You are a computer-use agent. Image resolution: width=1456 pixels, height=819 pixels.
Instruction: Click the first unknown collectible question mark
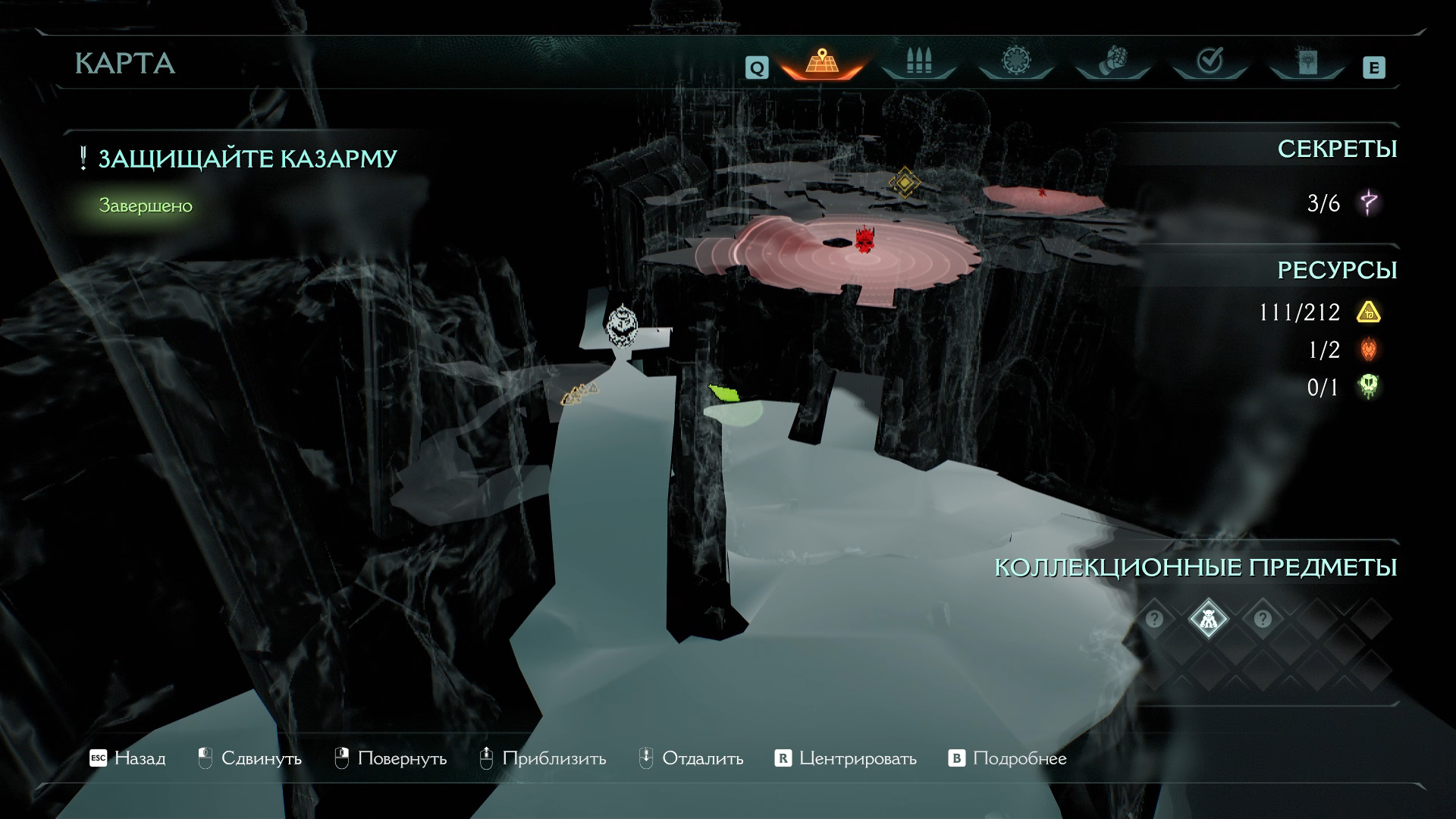pyautogui.click(x=1154, y=620)
